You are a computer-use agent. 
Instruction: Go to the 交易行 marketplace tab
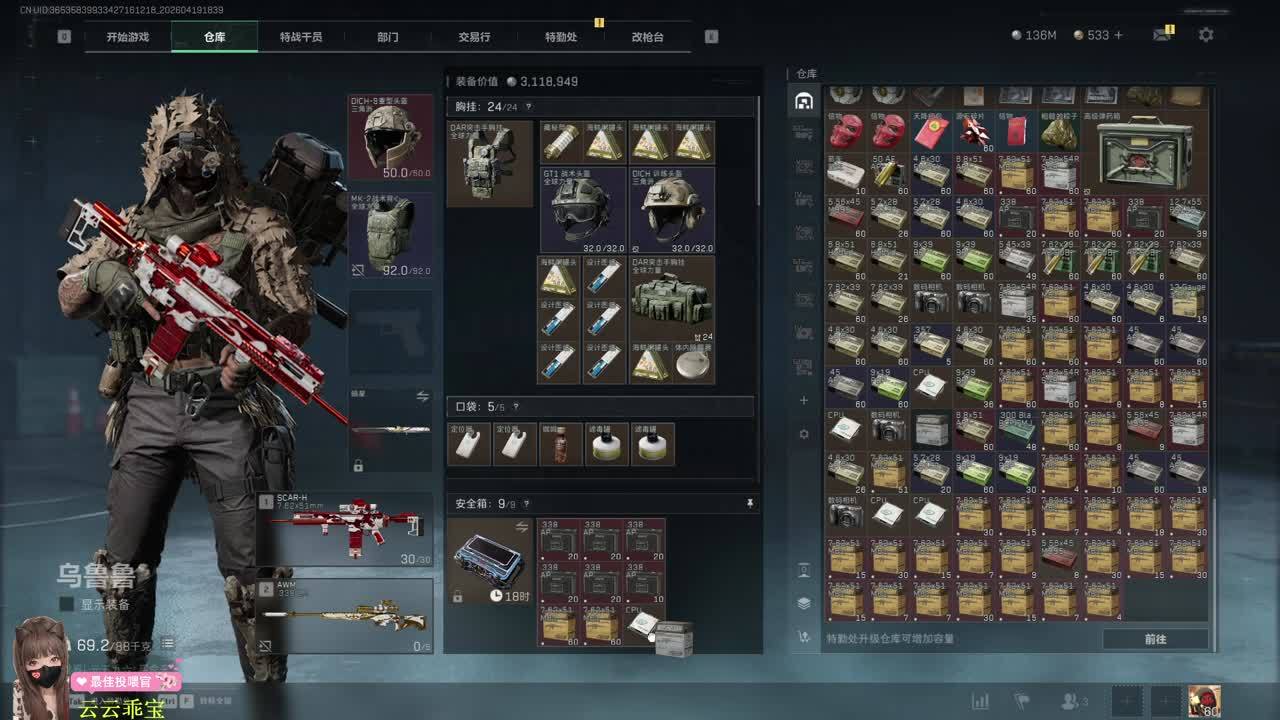point(474,37)
